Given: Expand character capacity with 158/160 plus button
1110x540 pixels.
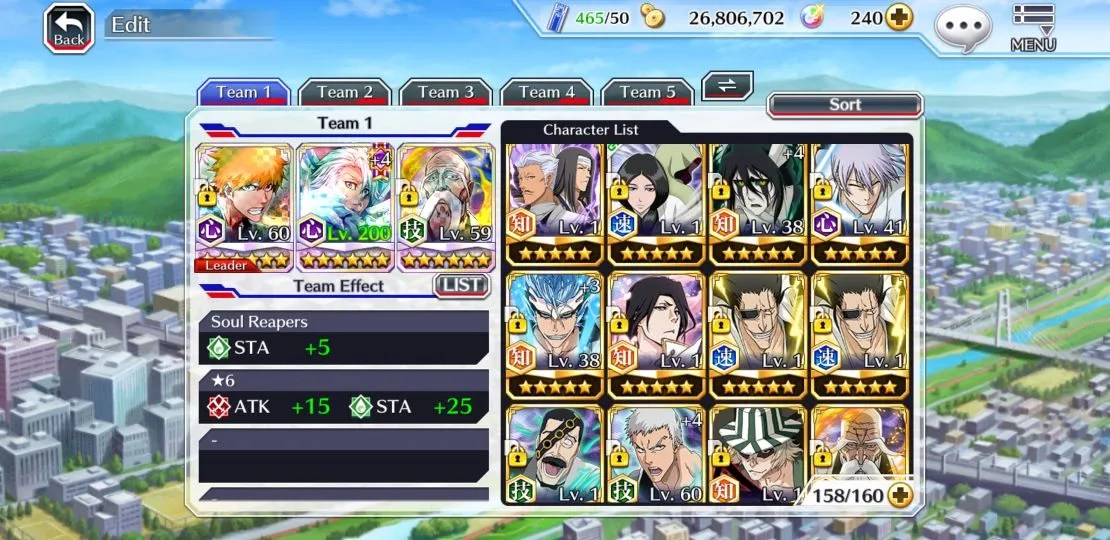Looking at the screenshot, I should [900, 495].
